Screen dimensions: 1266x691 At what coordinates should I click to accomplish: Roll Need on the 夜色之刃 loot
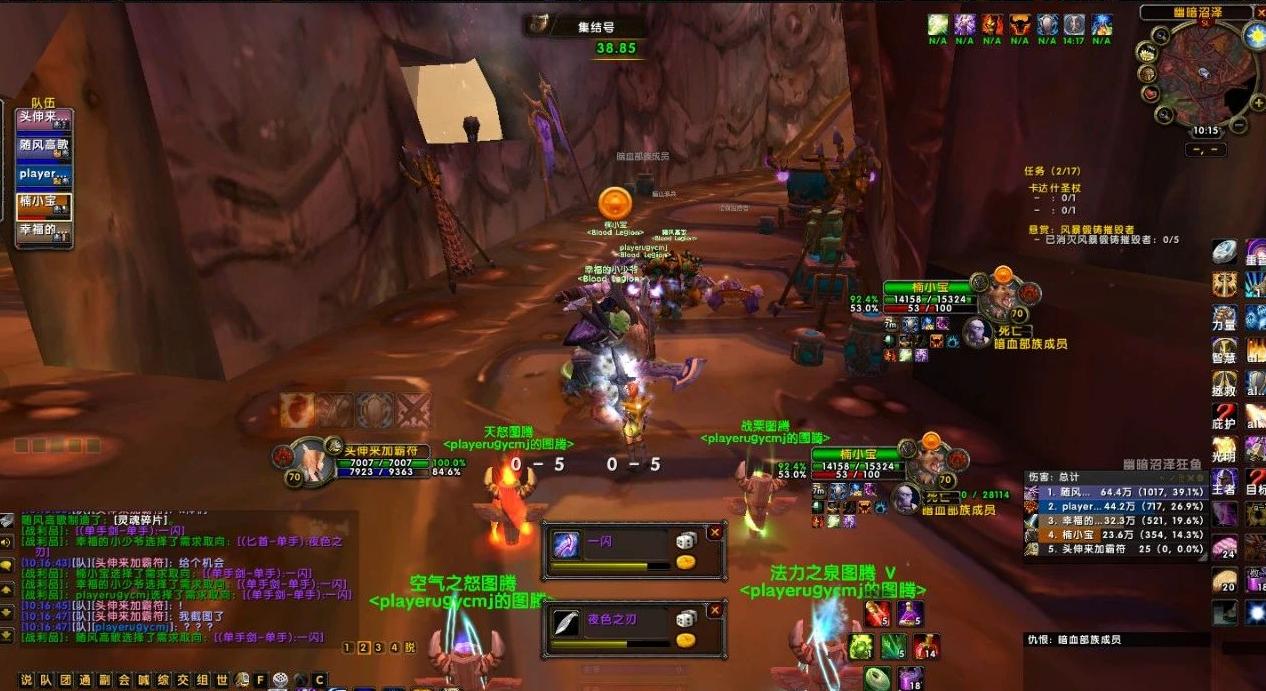click(x=686, y=619)
